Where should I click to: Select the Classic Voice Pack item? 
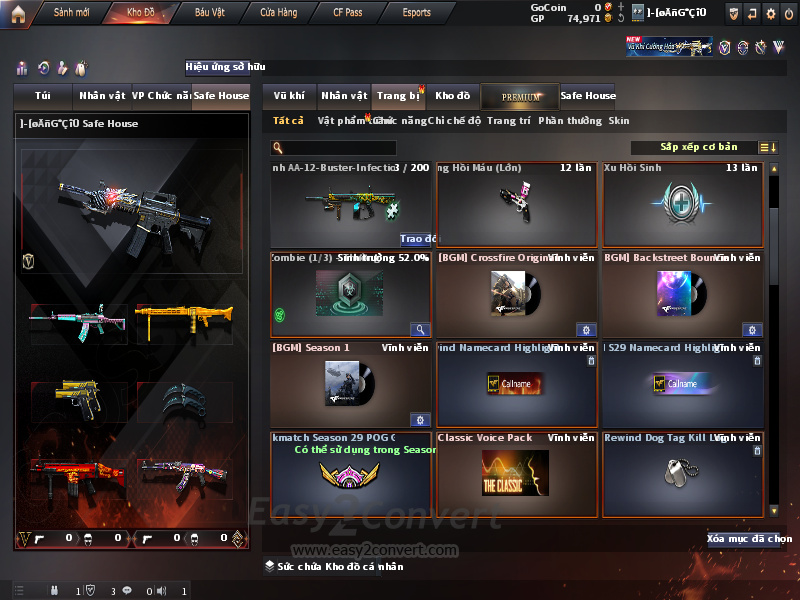pyautogui.click(x=515, y=474)
